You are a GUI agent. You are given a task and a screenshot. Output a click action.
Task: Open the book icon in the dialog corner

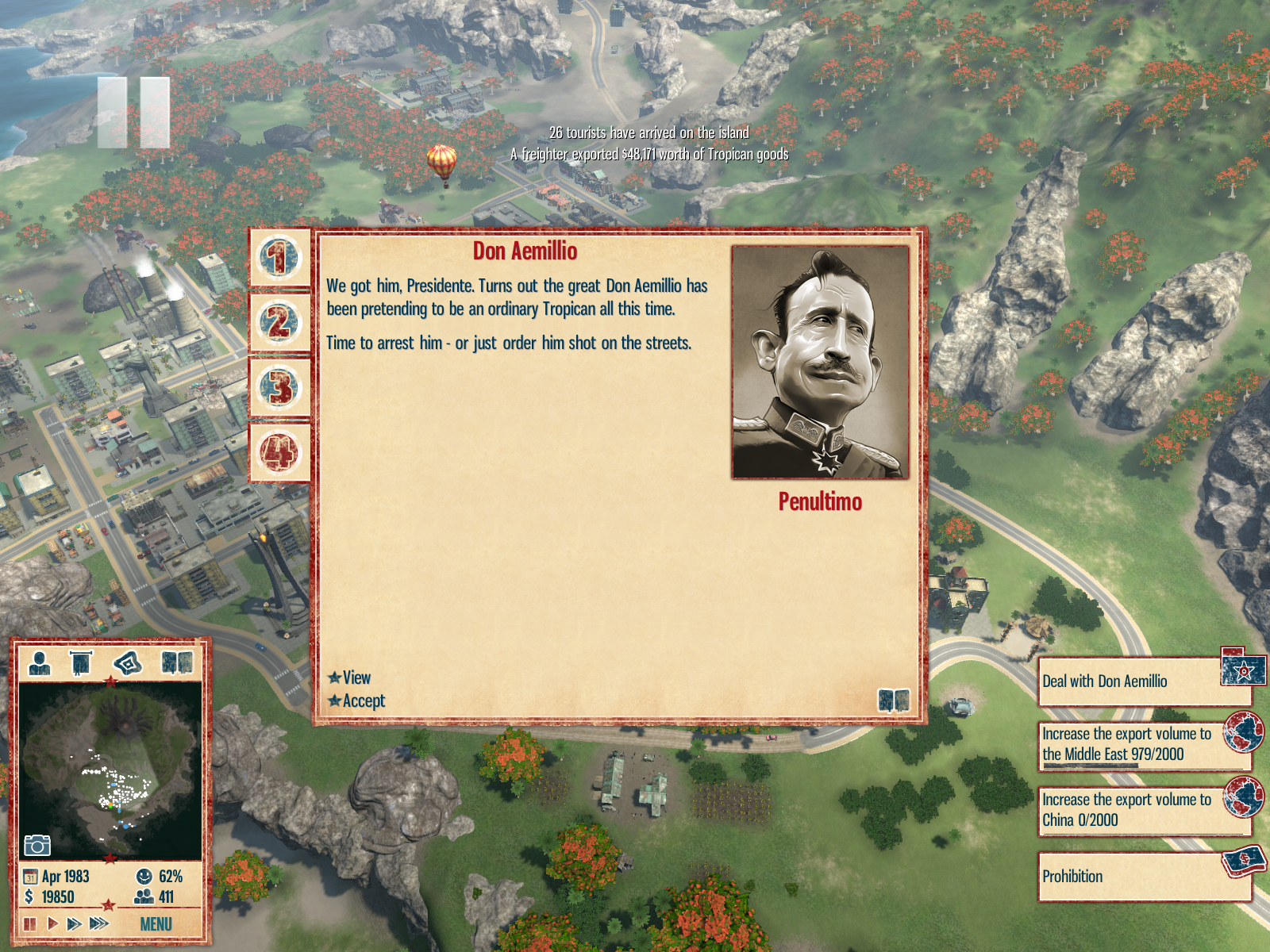tap(893, 701)
